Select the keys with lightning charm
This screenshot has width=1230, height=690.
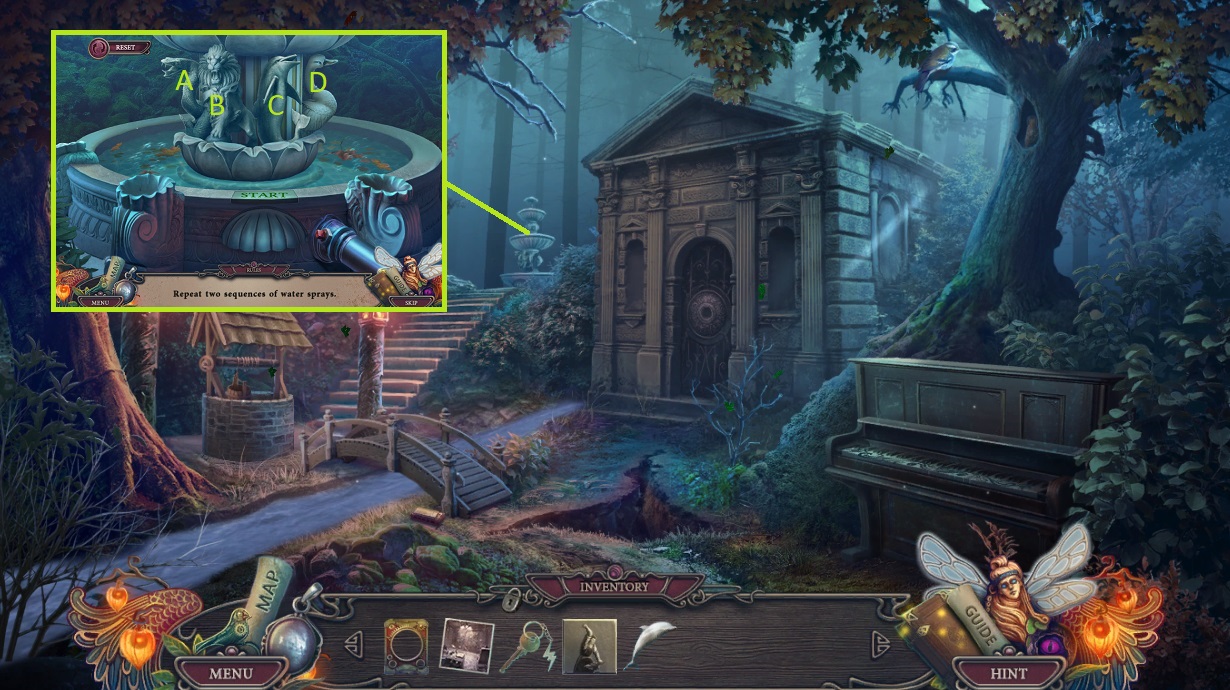(x=527, y=646)
